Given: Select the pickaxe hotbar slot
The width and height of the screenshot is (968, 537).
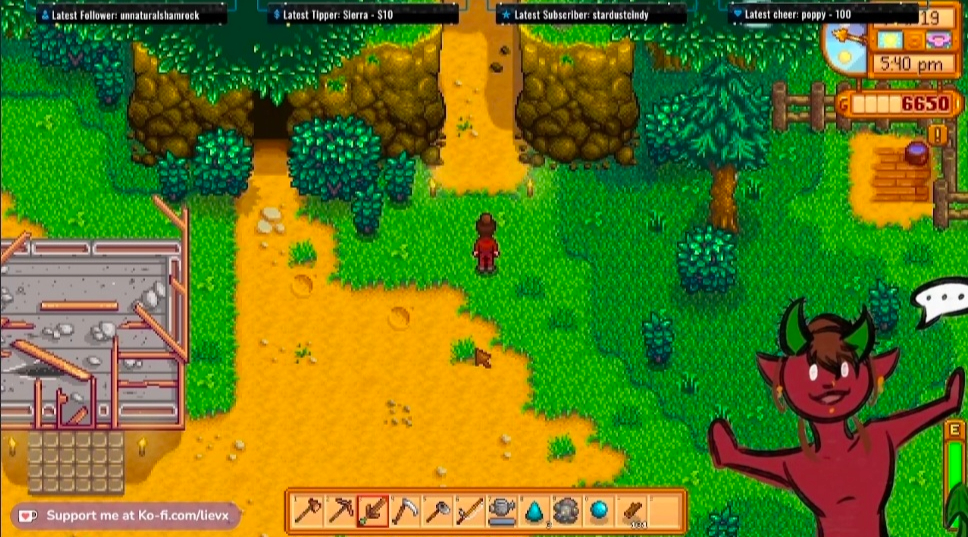Looking at the screenshot, I should tap(340, 512).
